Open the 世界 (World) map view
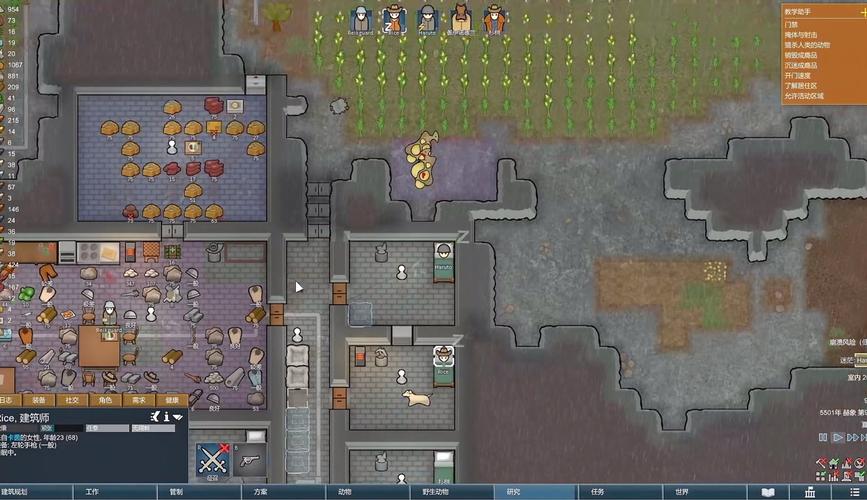Image resolution: width=867 pixels, height=500 pixels. click(x=681, y=492)
